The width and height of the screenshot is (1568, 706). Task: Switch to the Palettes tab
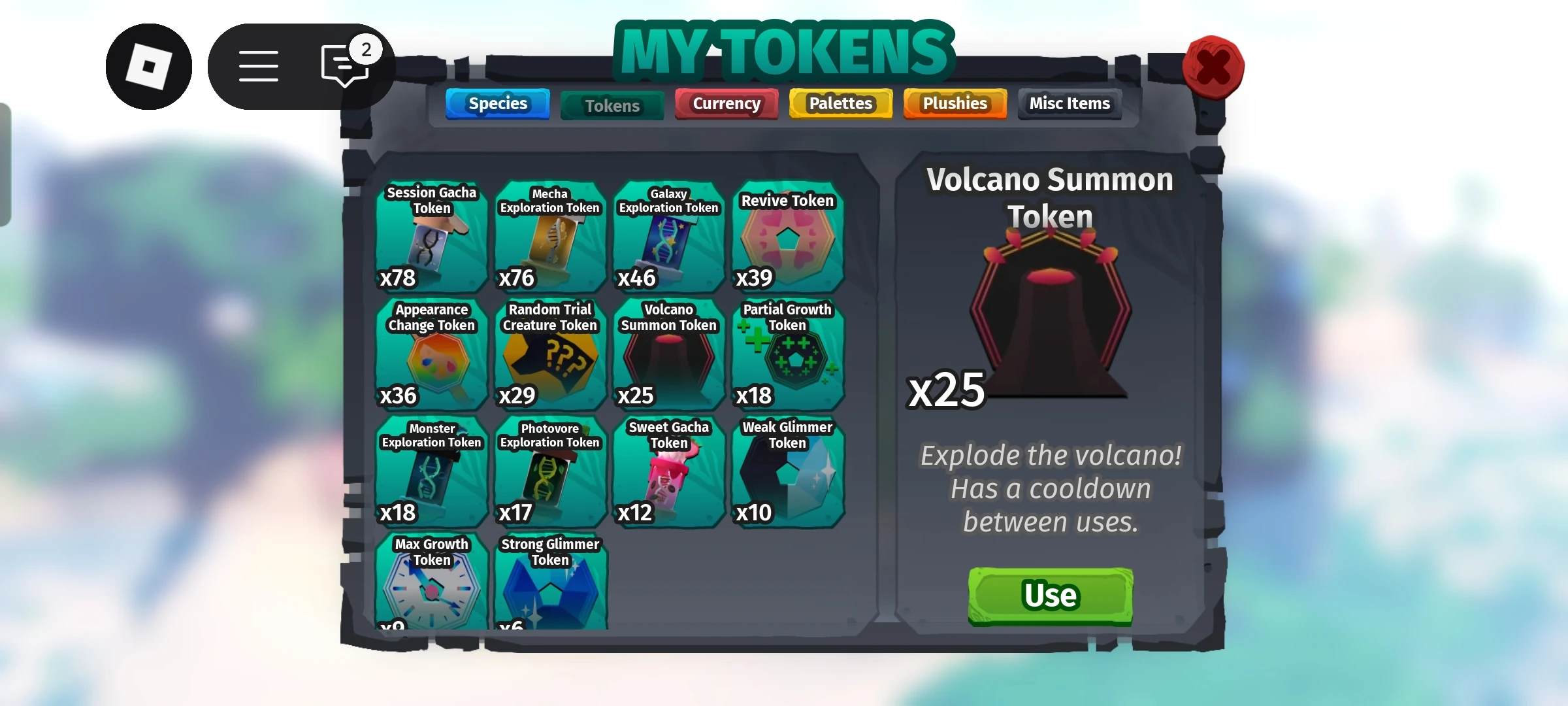coord(840,103)
